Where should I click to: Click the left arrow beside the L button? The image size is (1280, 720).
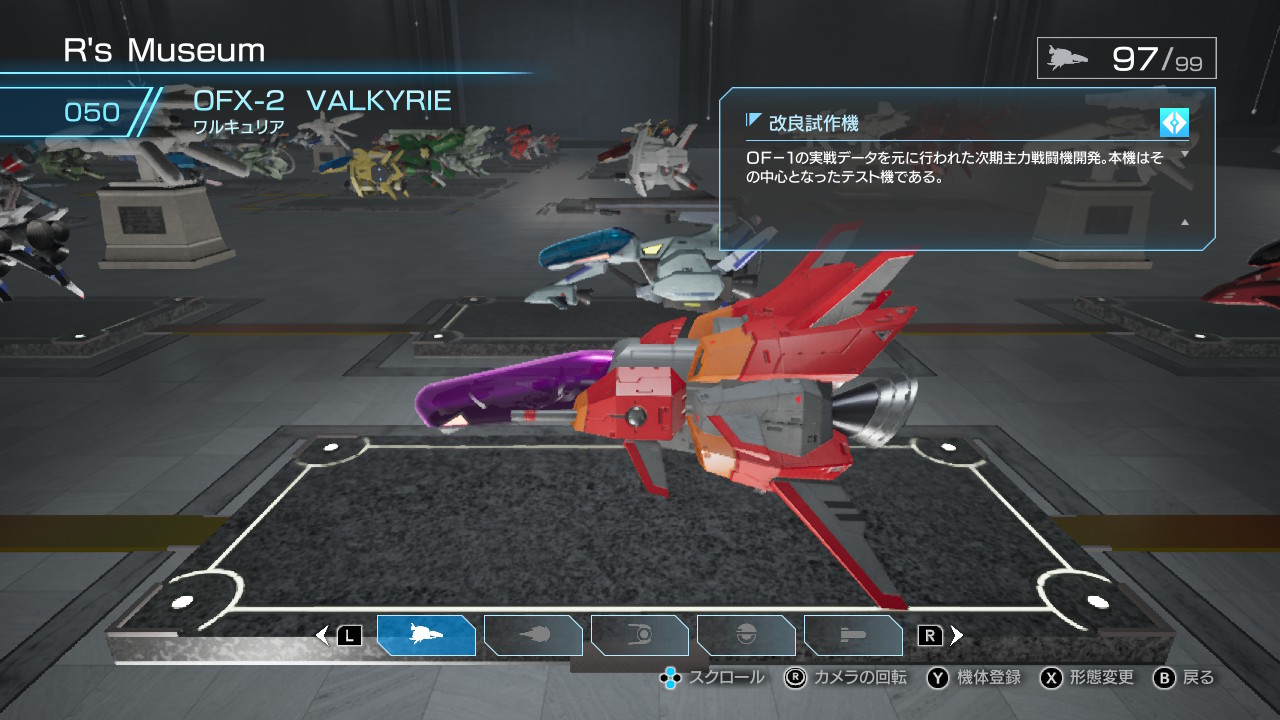(x=323, y=633)
